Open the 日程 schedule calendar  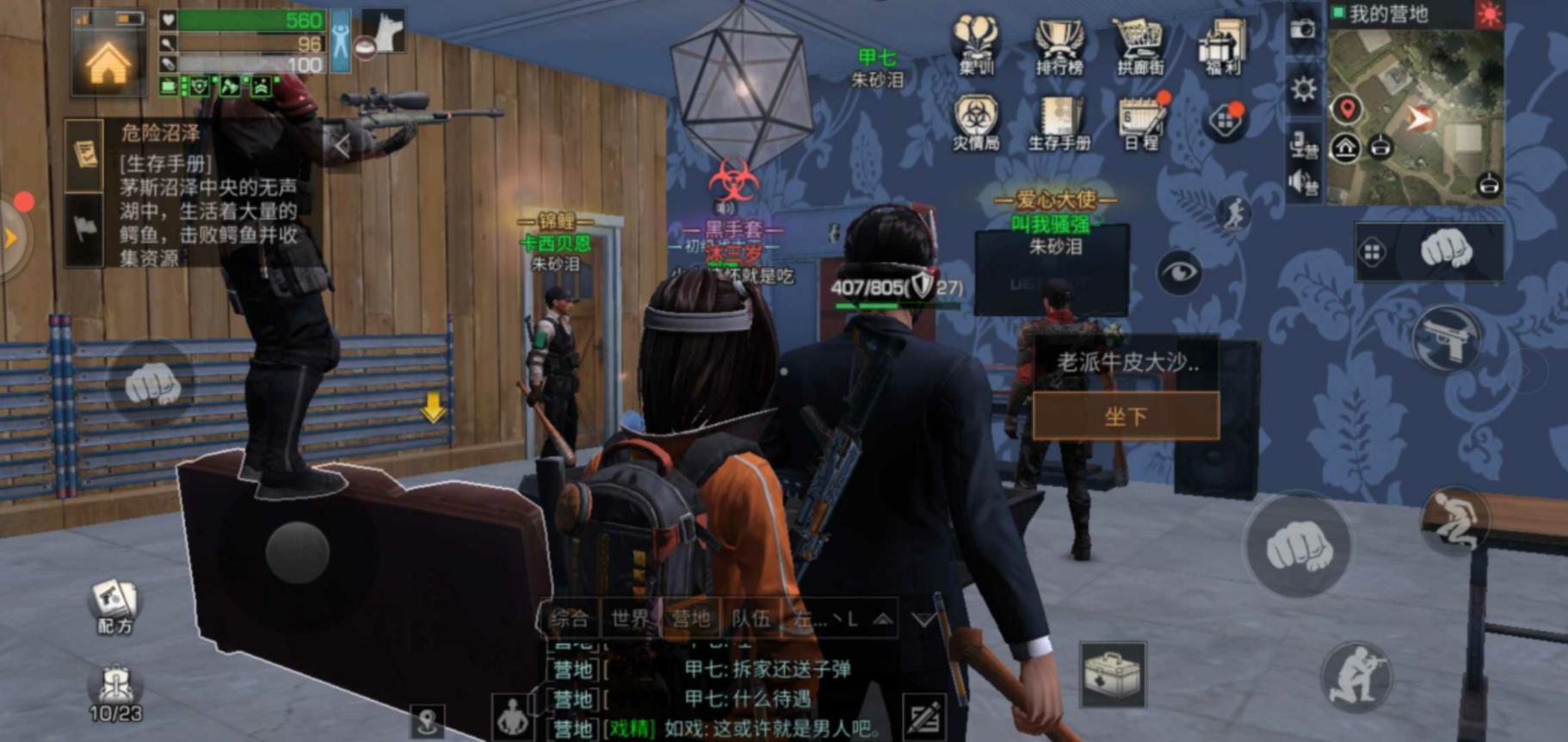point(1141,122)
